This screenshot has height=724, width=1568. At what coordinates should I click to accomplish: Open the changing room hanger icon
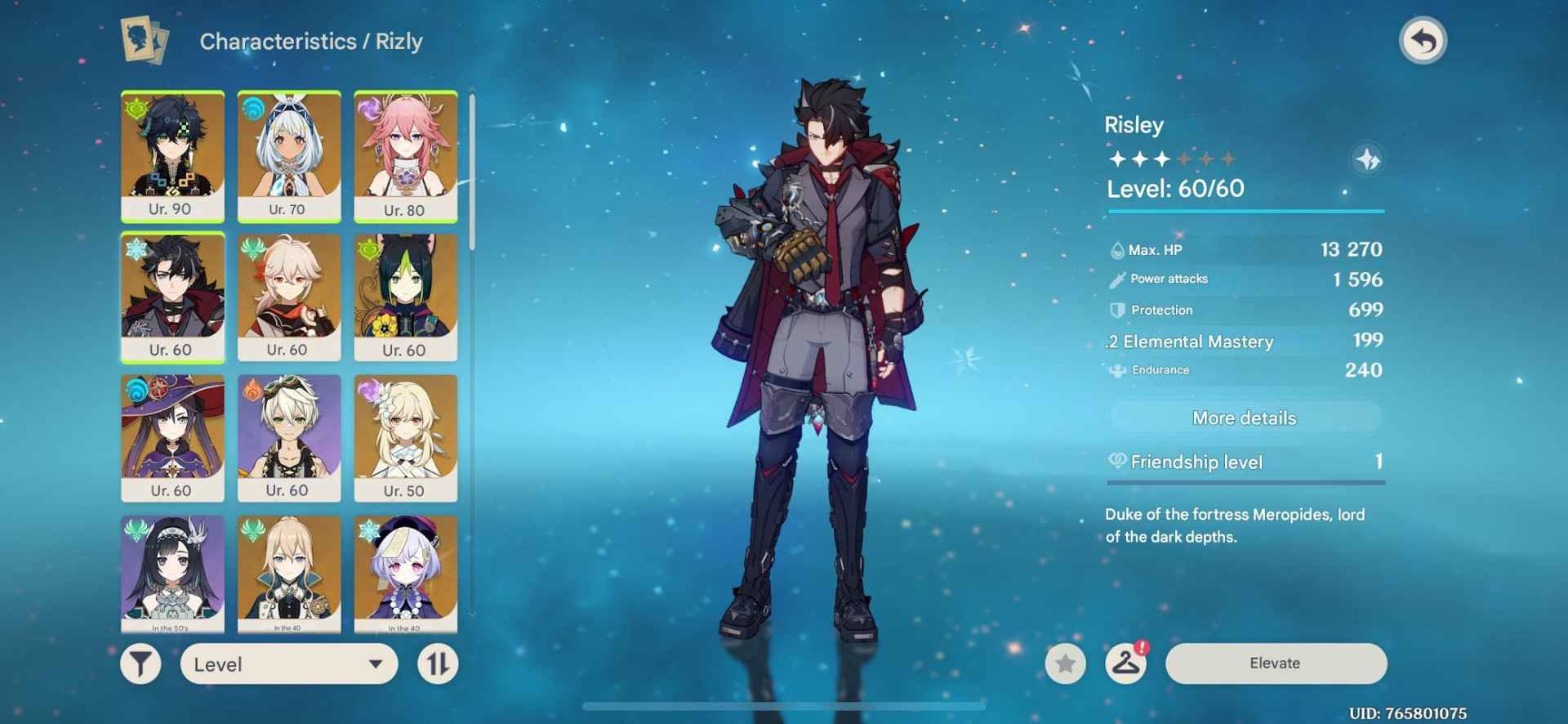[1125, 664]
